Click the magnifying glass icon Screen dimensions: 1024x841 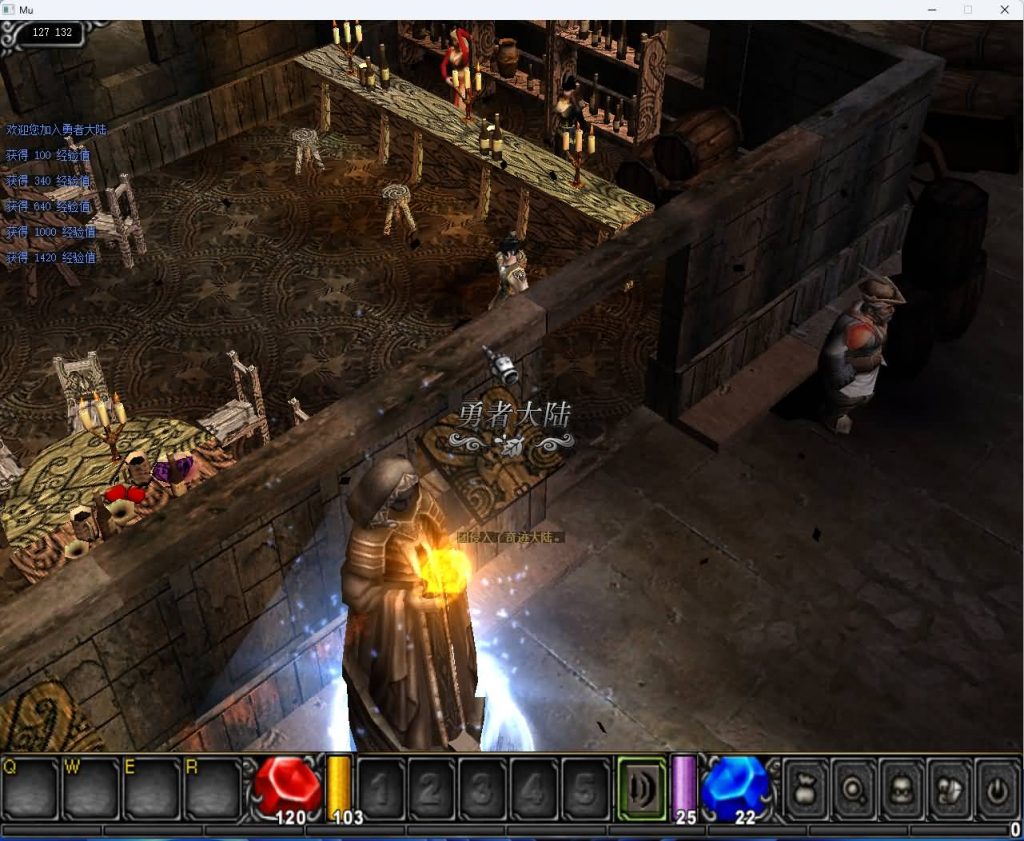[x=854, y=789]
